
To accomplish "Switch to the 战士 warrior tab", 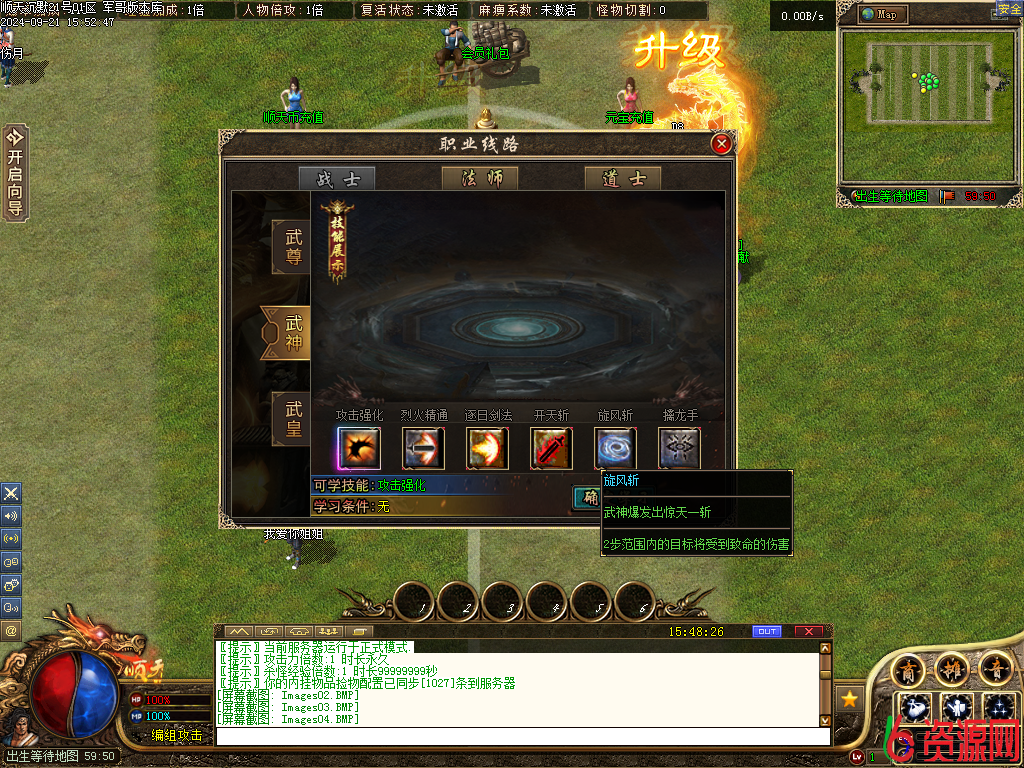I will 337,179.
